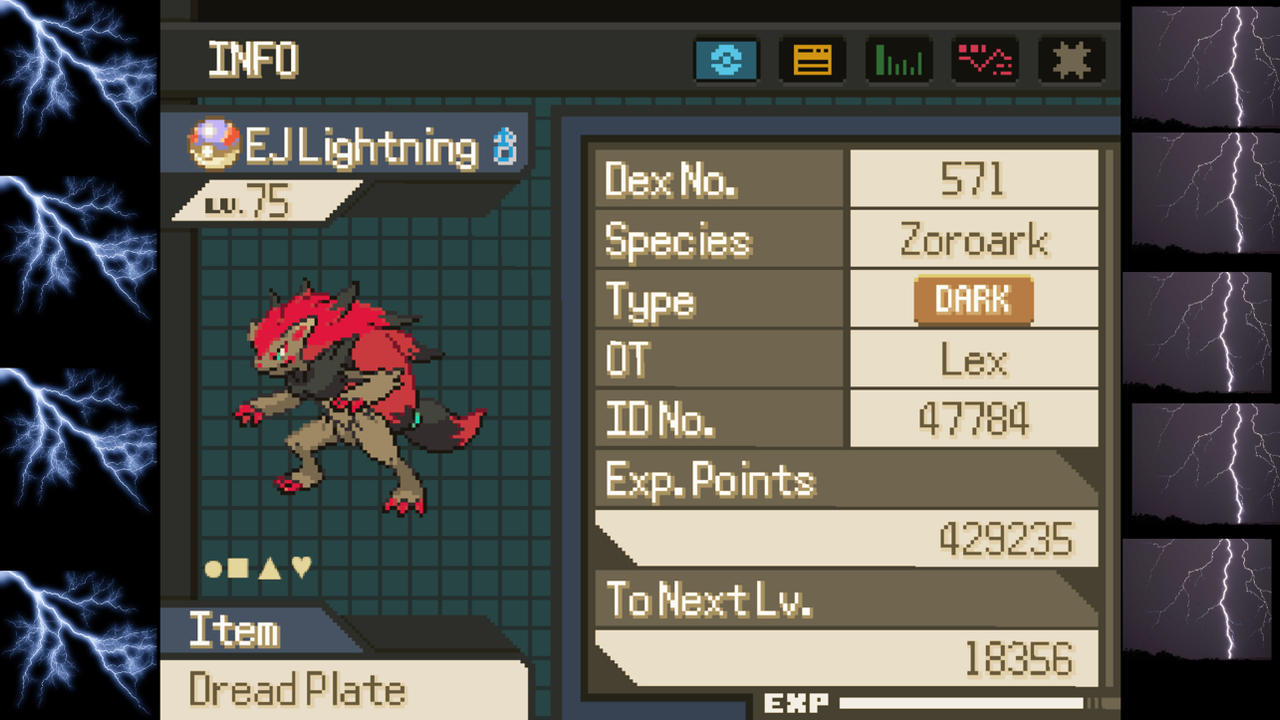The height and width of the screenshot is (720, 1280).
Task: Select the Info page Pokéball icon
Action: click(727, 60)
